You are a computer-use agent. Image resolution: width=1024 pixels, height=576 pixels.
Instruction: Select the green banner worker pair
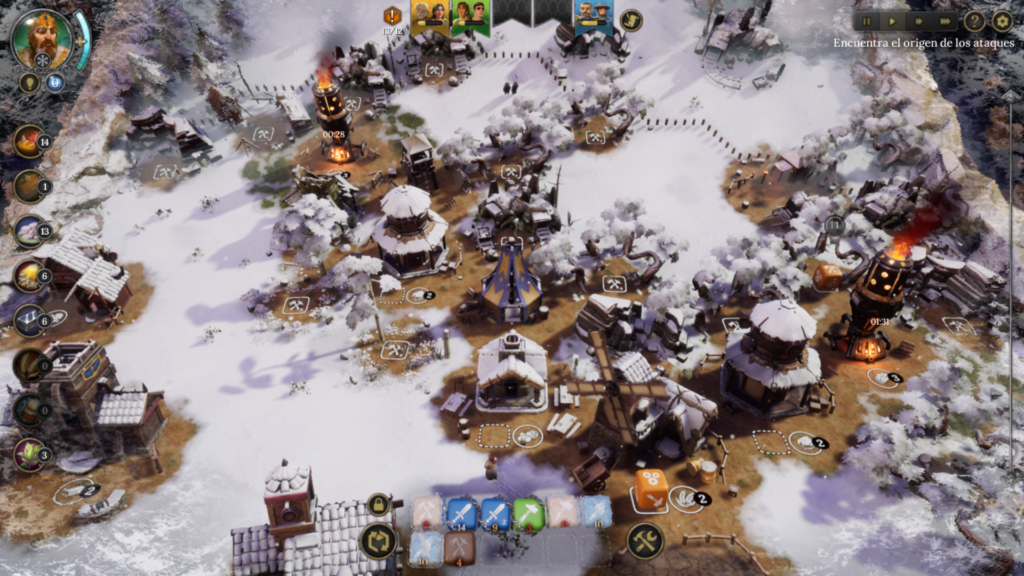coord(470,15)
